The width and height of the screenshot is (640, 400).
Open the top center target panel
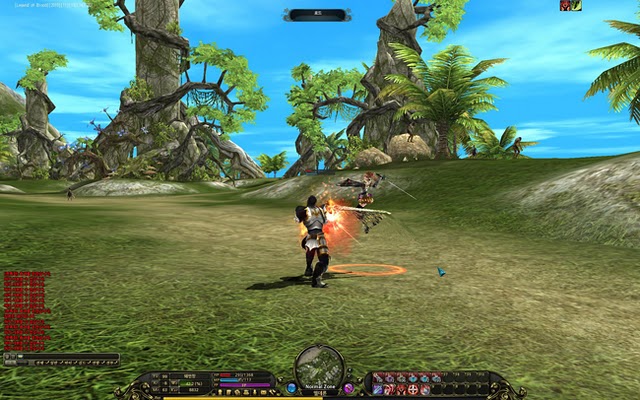[x=317, y=15]
